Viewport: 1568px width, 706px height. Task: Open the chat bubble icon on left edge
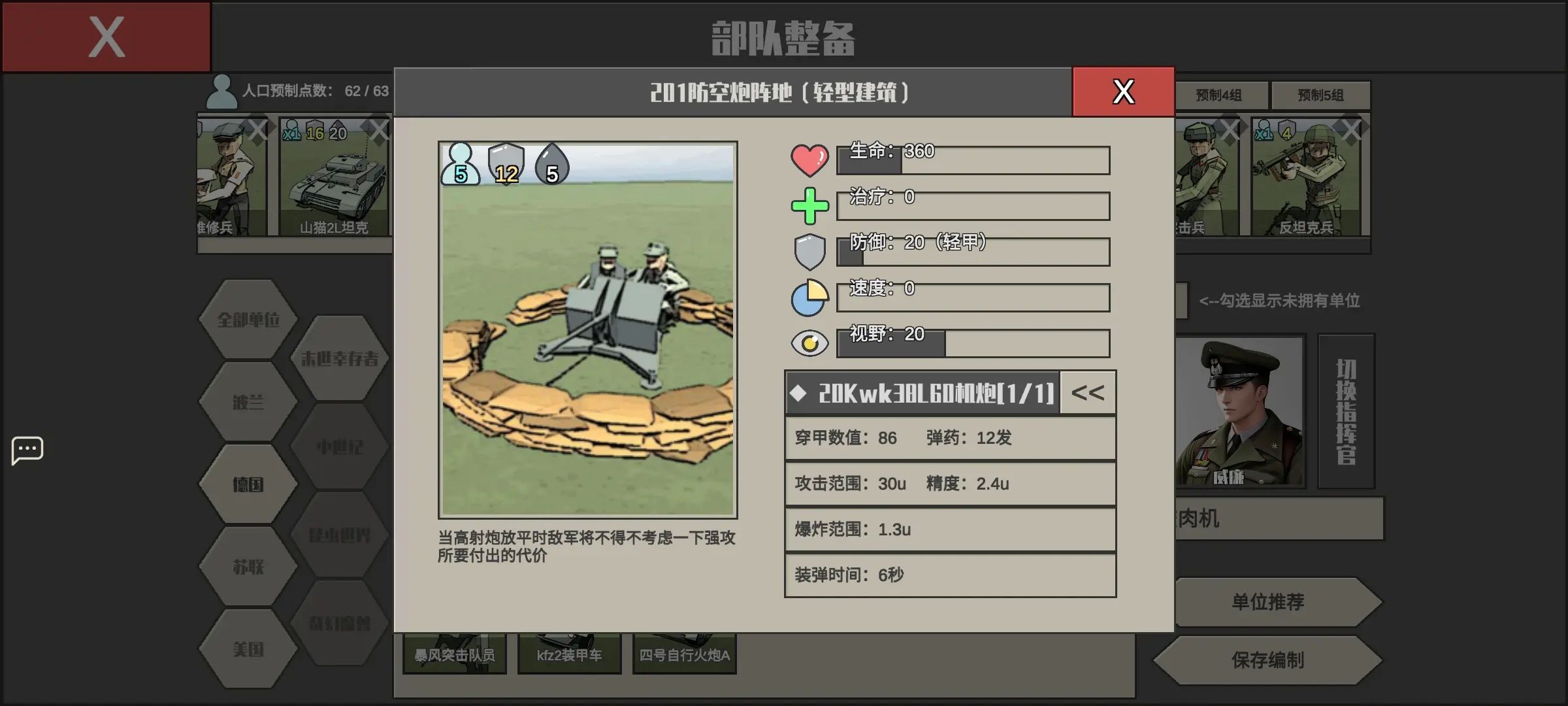(x=27, y=450)
